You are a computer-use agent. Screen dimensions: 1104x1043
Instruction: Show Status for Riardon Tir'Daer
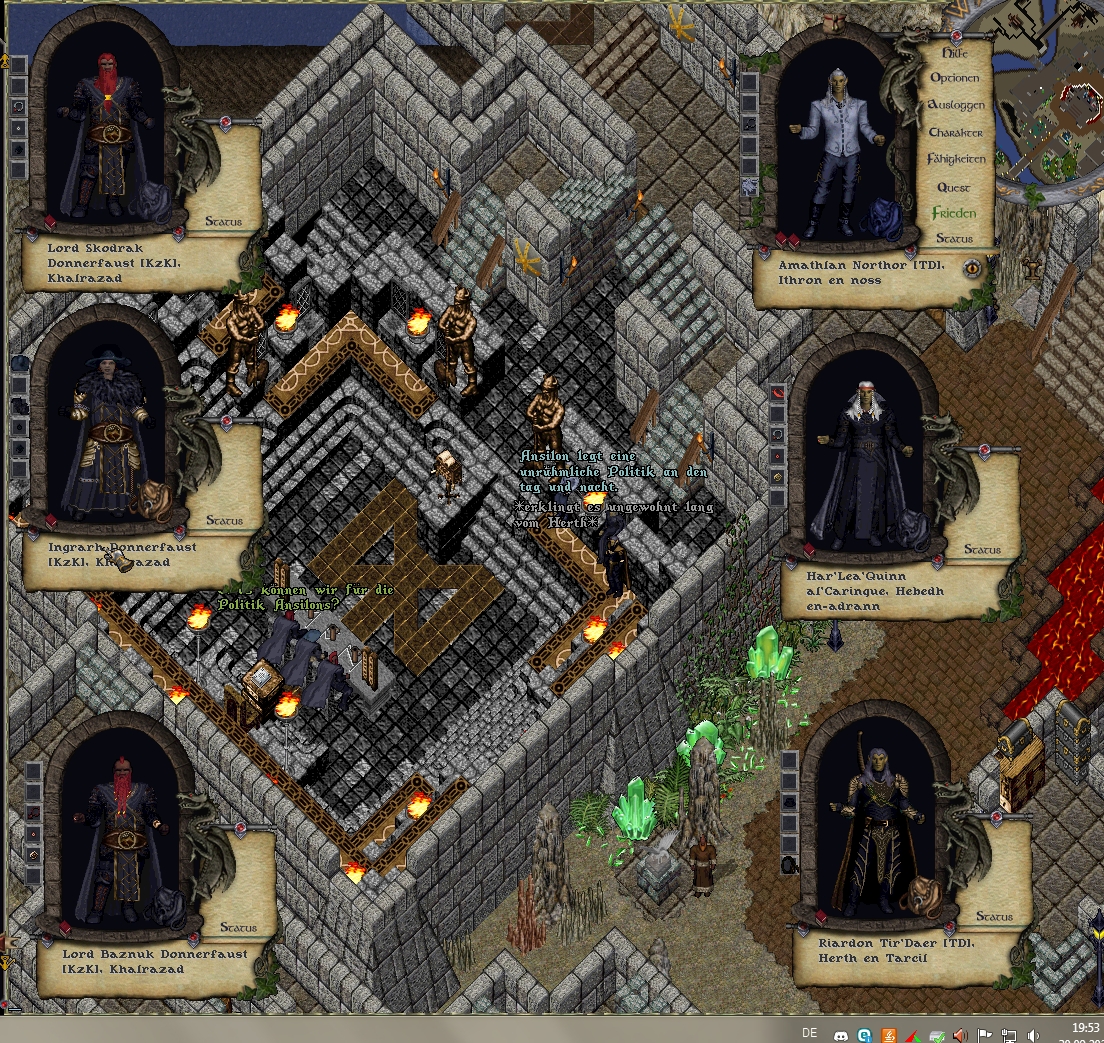[x=994, y=916]
